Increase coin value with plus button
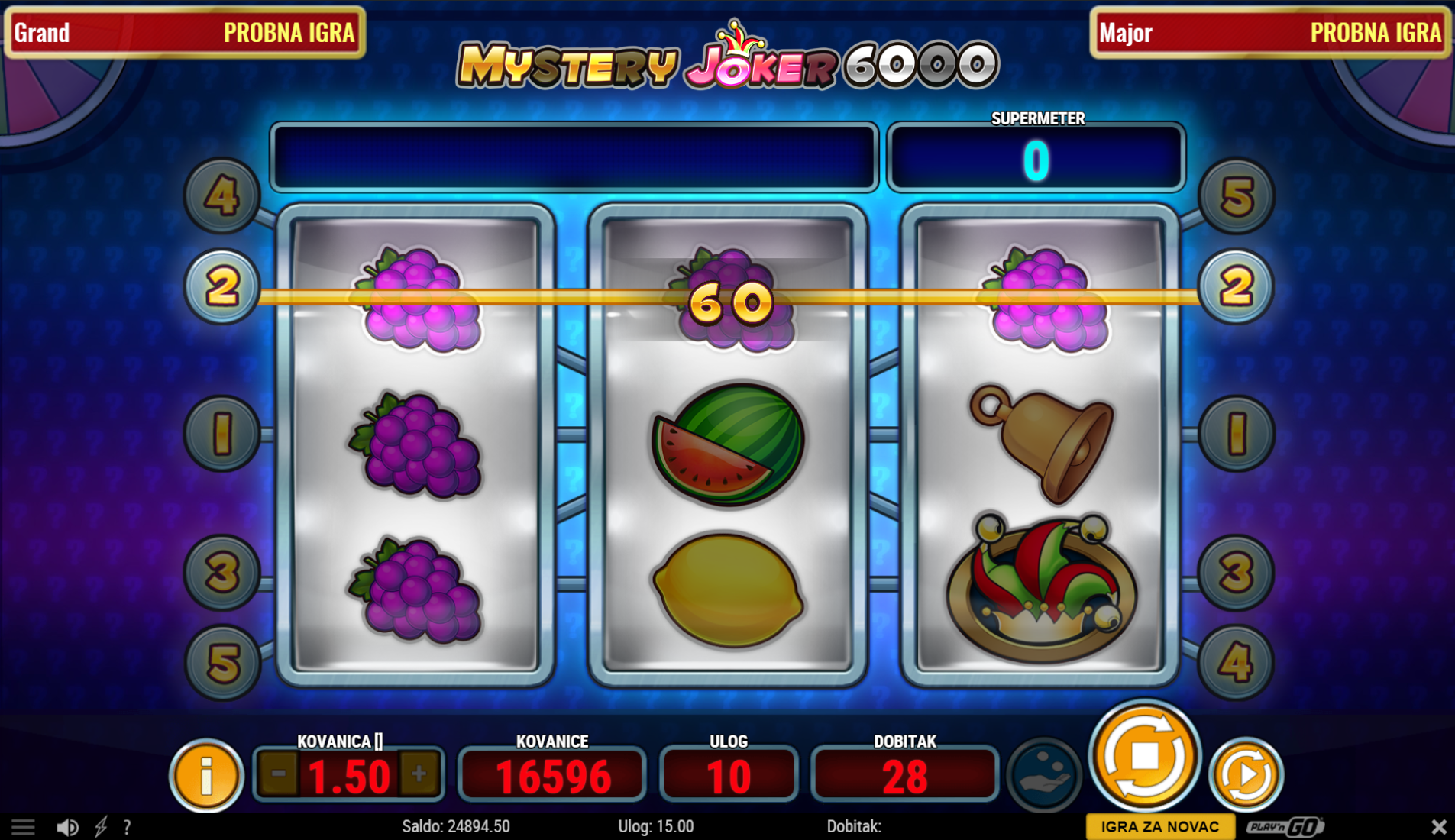1455x840 pixels. point(419,774)
